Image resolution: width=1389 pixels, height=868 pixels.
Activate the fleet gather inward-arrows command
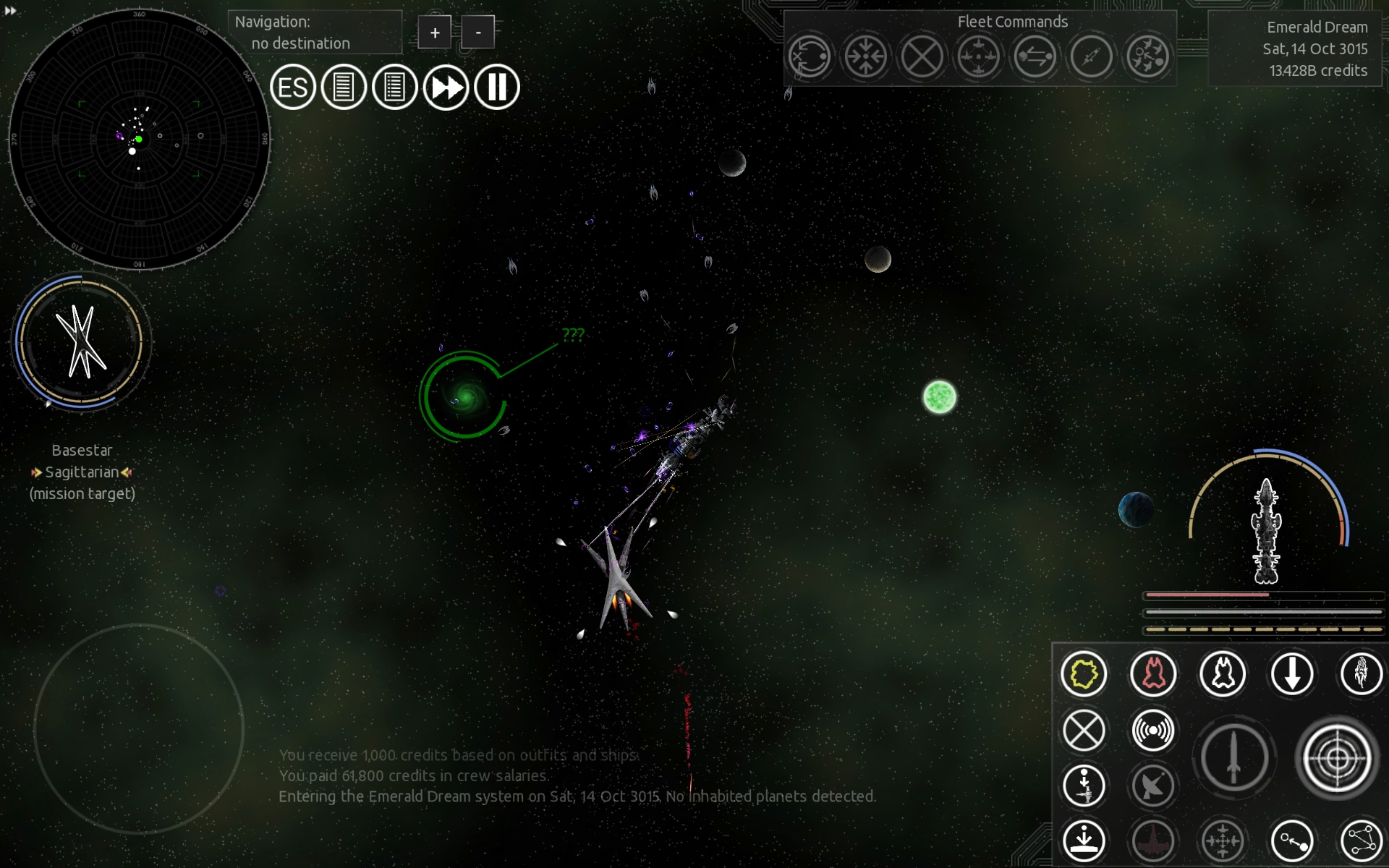[x=865, y=56]
